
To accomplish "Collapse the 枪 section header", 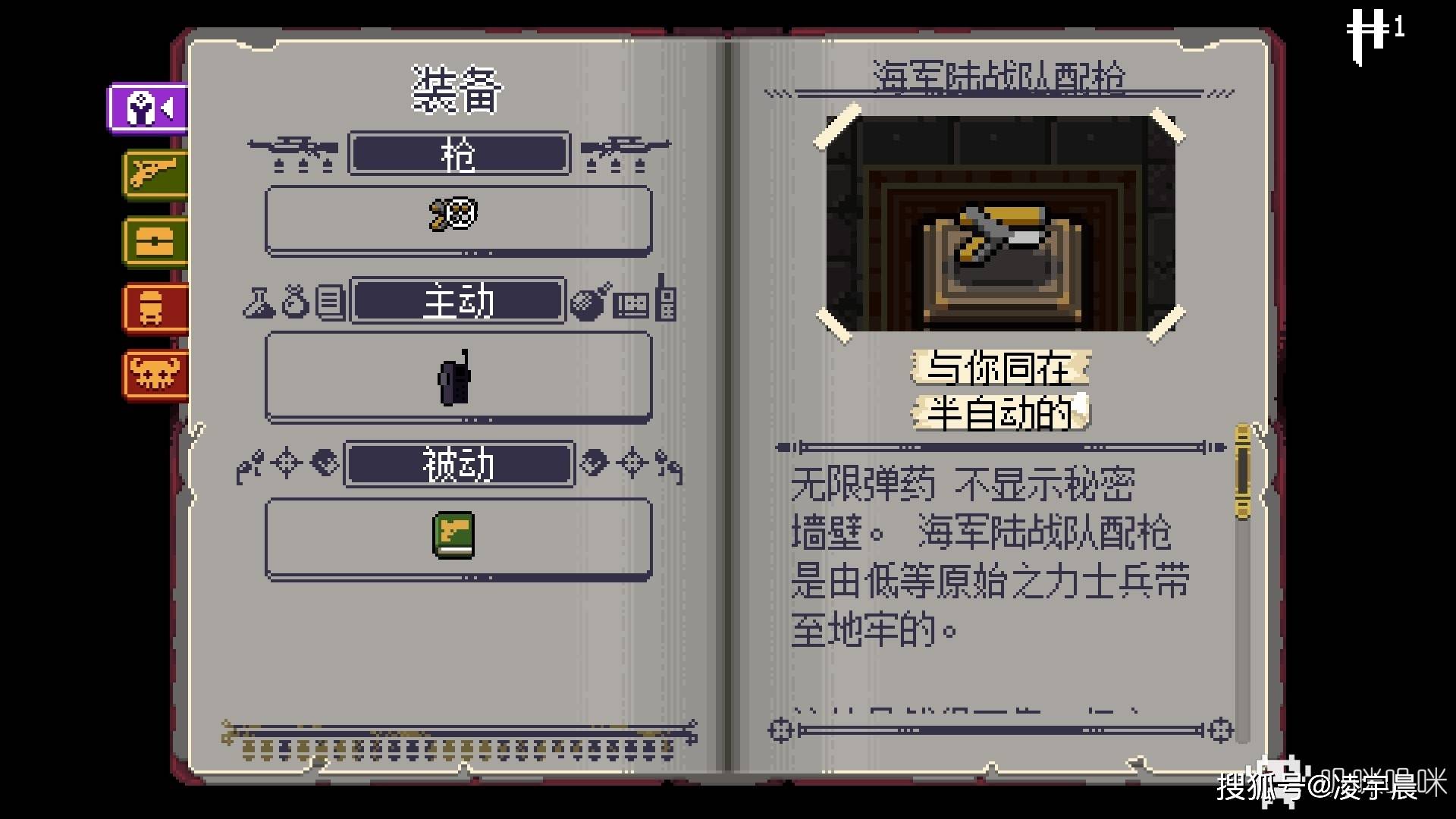I will (457, 154).
